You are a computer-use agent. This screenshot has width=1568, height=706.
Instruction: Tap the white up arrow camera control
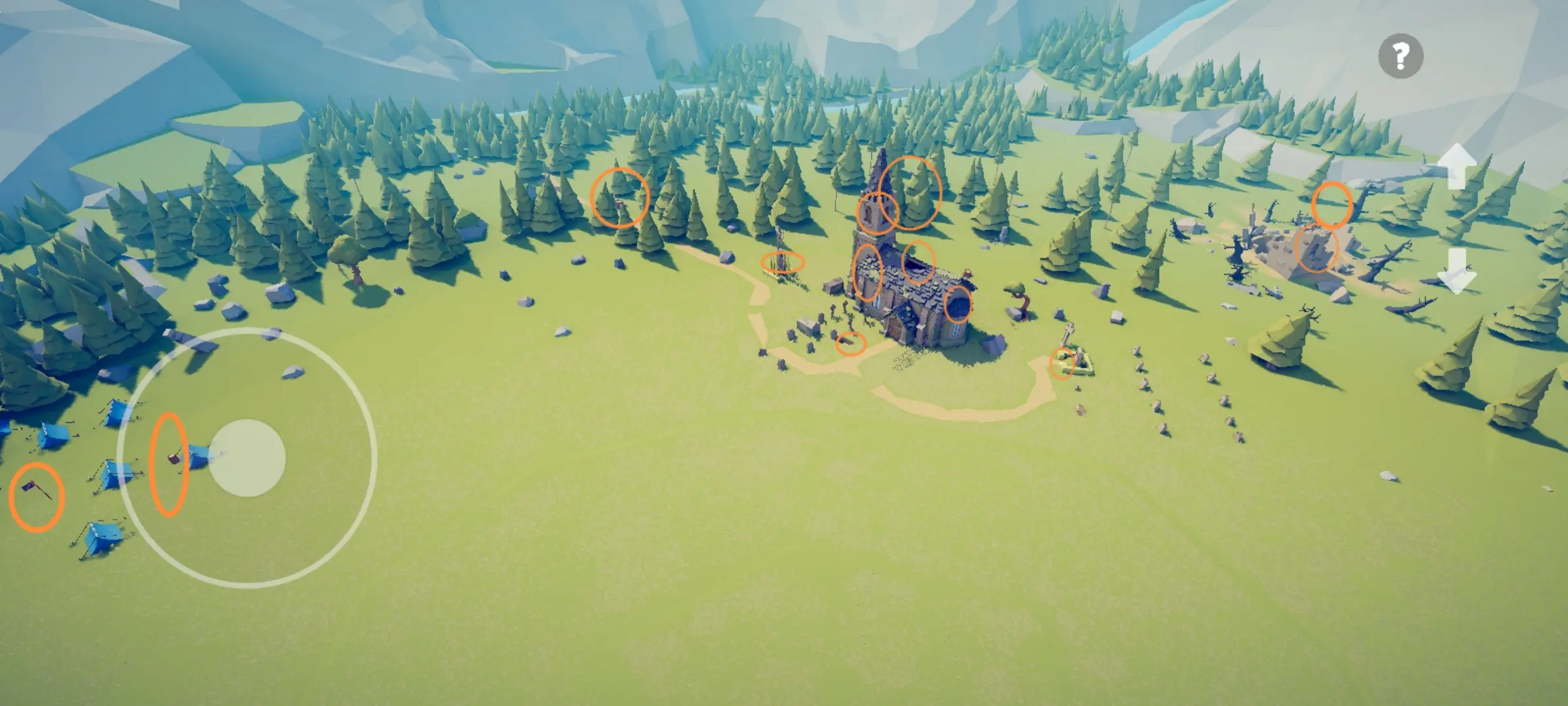pyautogui.click(x=1457, y=167)
